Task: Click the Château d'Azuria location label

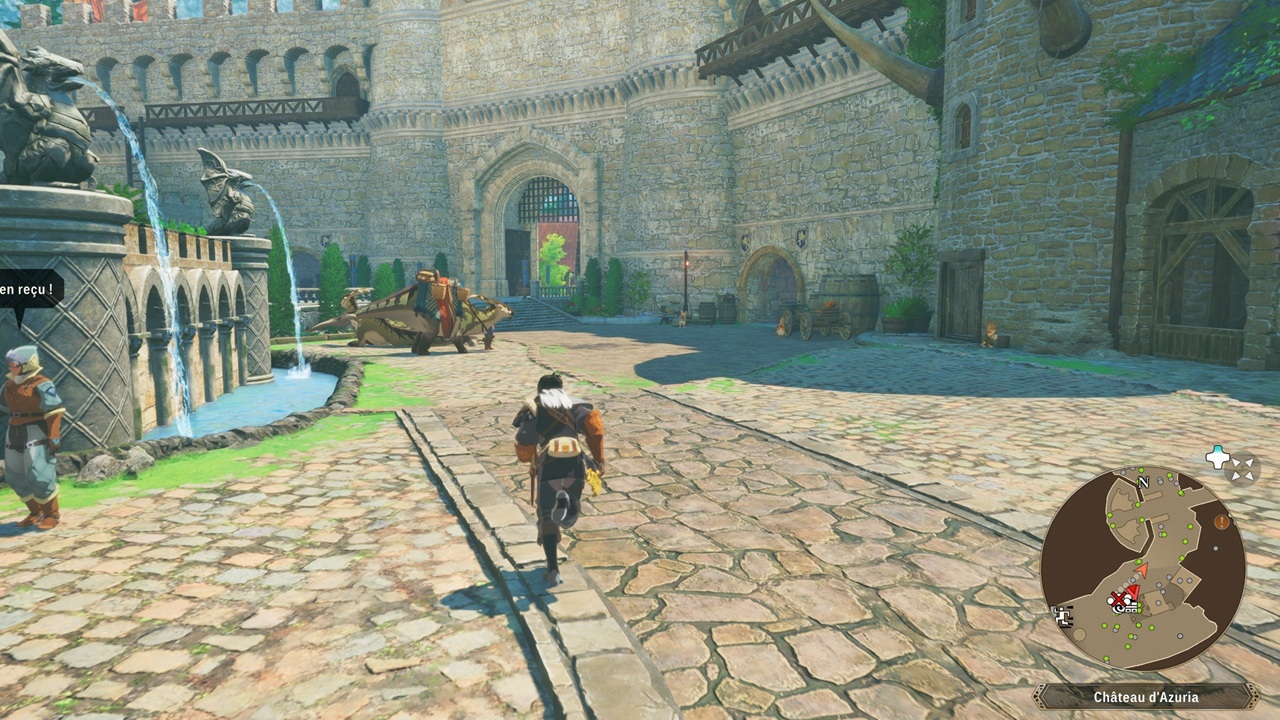Action: point(1145,697)
